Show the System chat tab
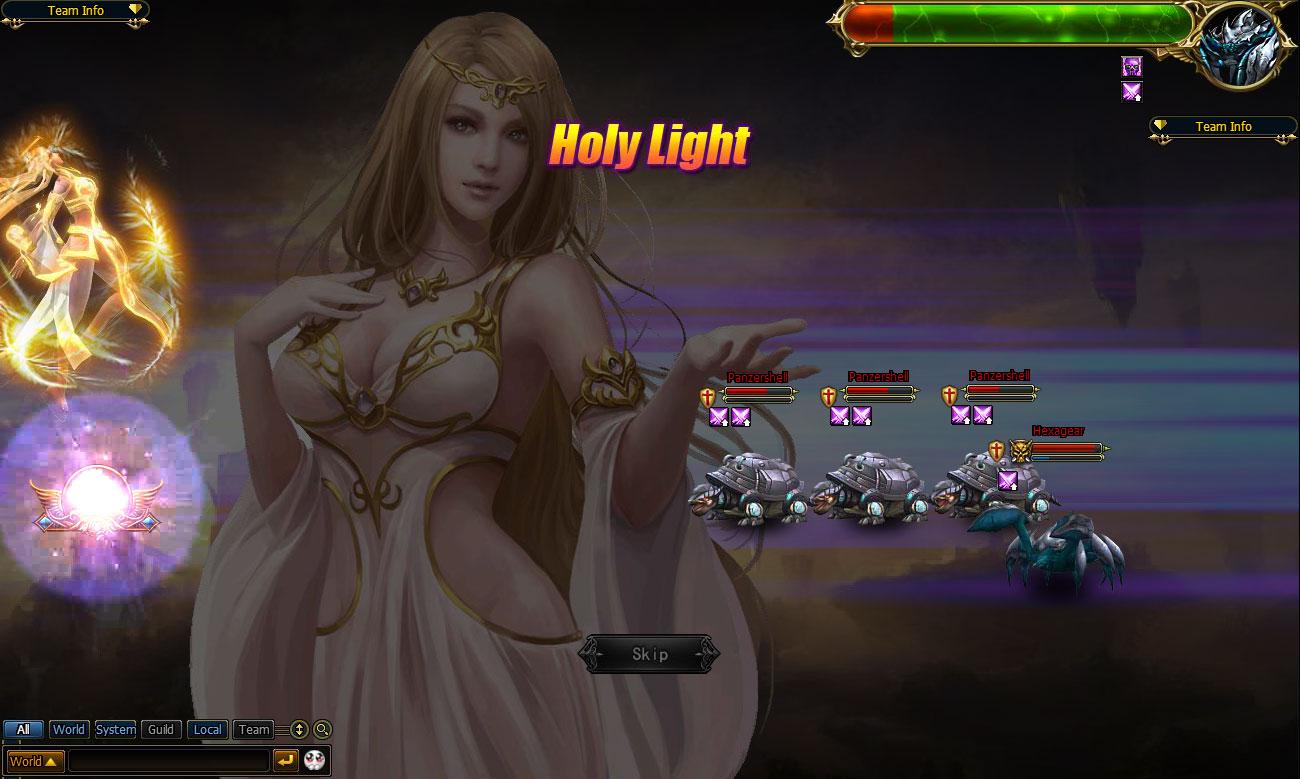 pos(115,730)
